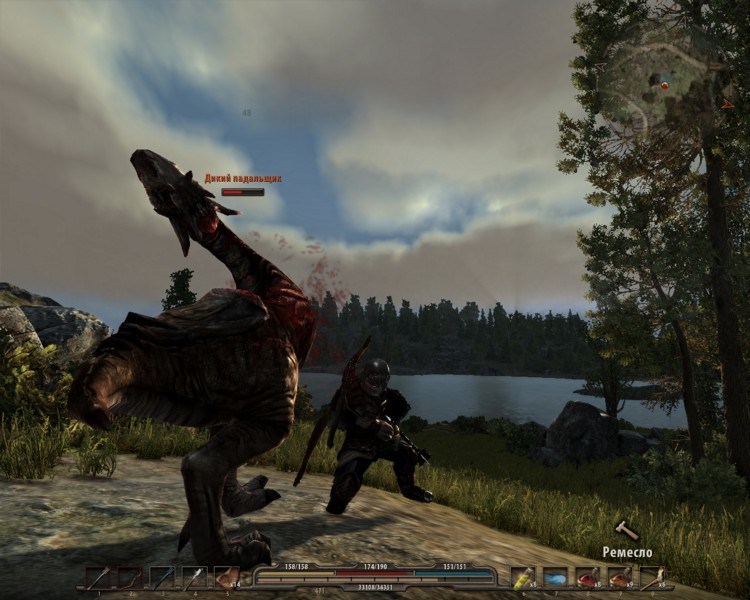Use the x14 stacked item in slot 5
This screenshot has width=750, height=600.
[227, 577]
